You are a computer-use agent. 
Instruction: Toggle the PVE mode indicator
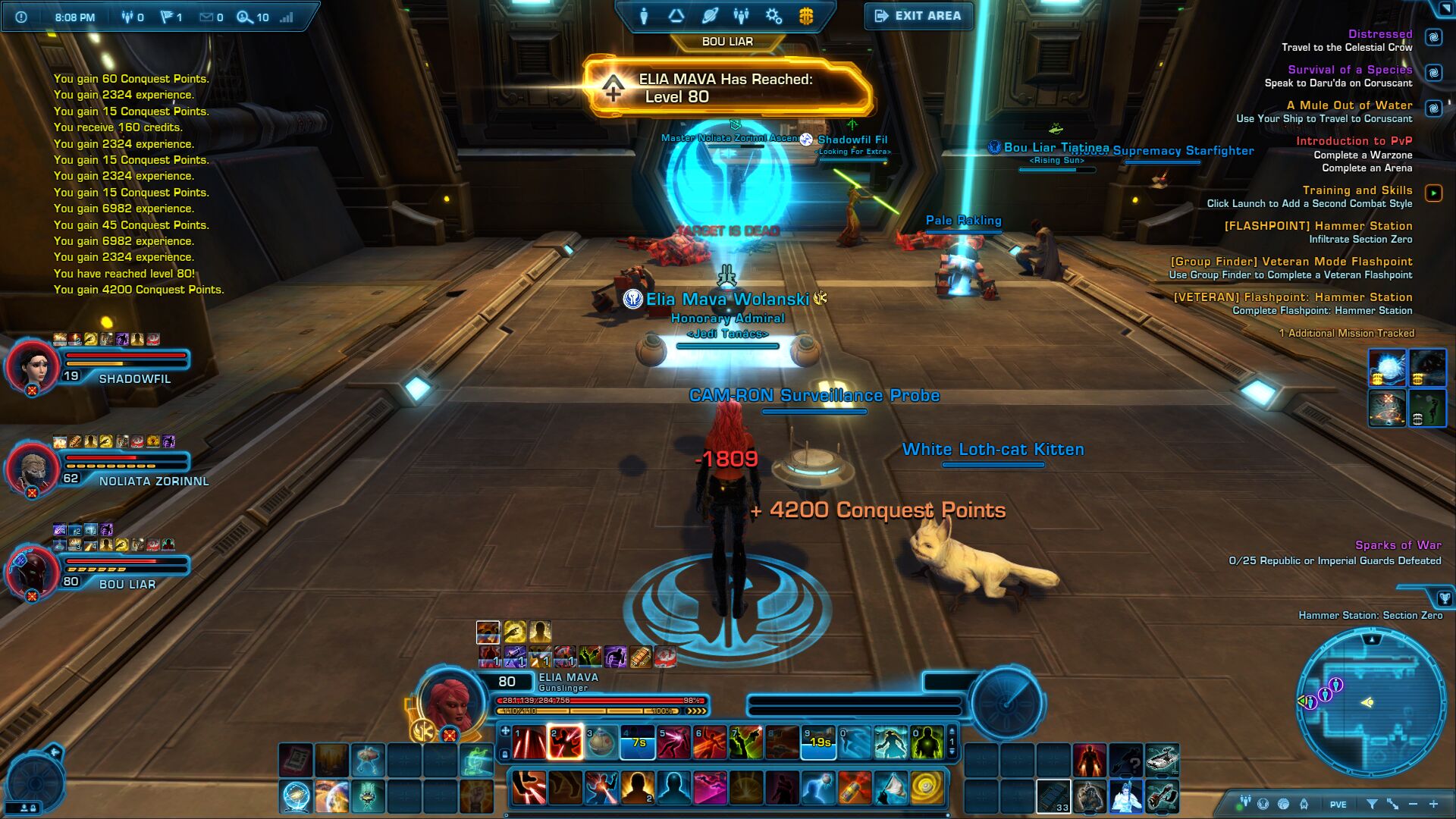tap(1338, 805)
